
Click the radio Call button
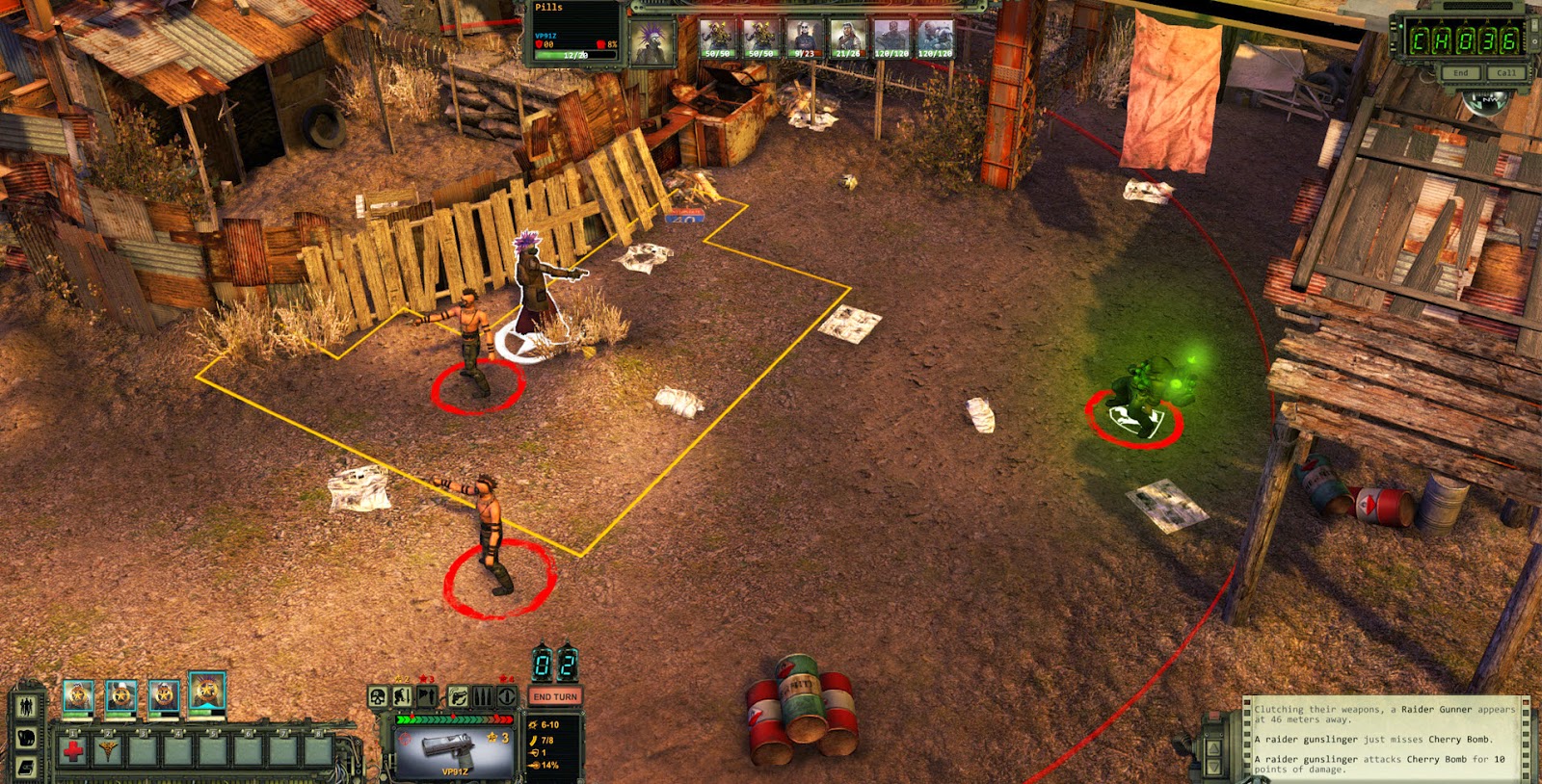[1505, 73]
